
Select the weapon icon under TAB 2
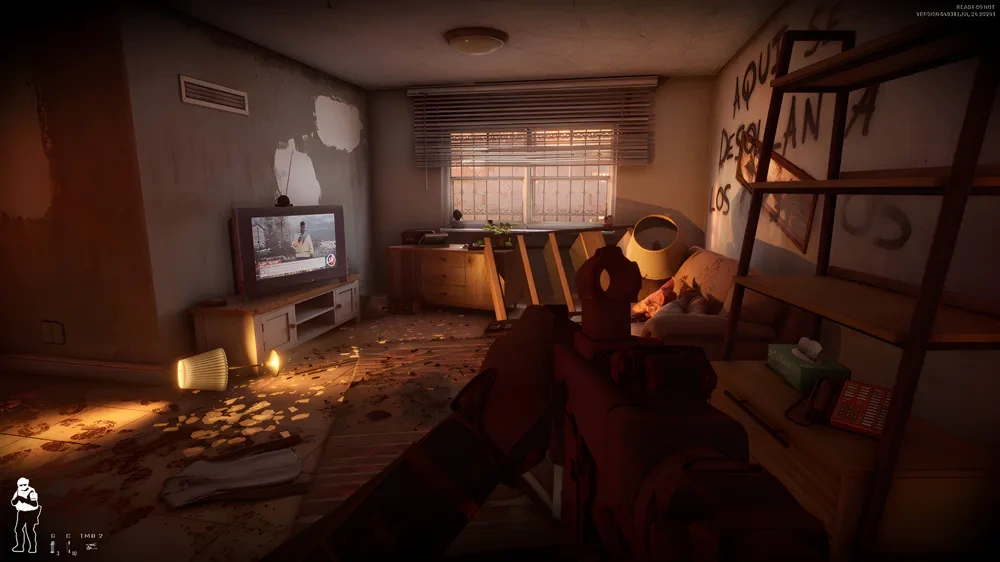coord(91,547)
